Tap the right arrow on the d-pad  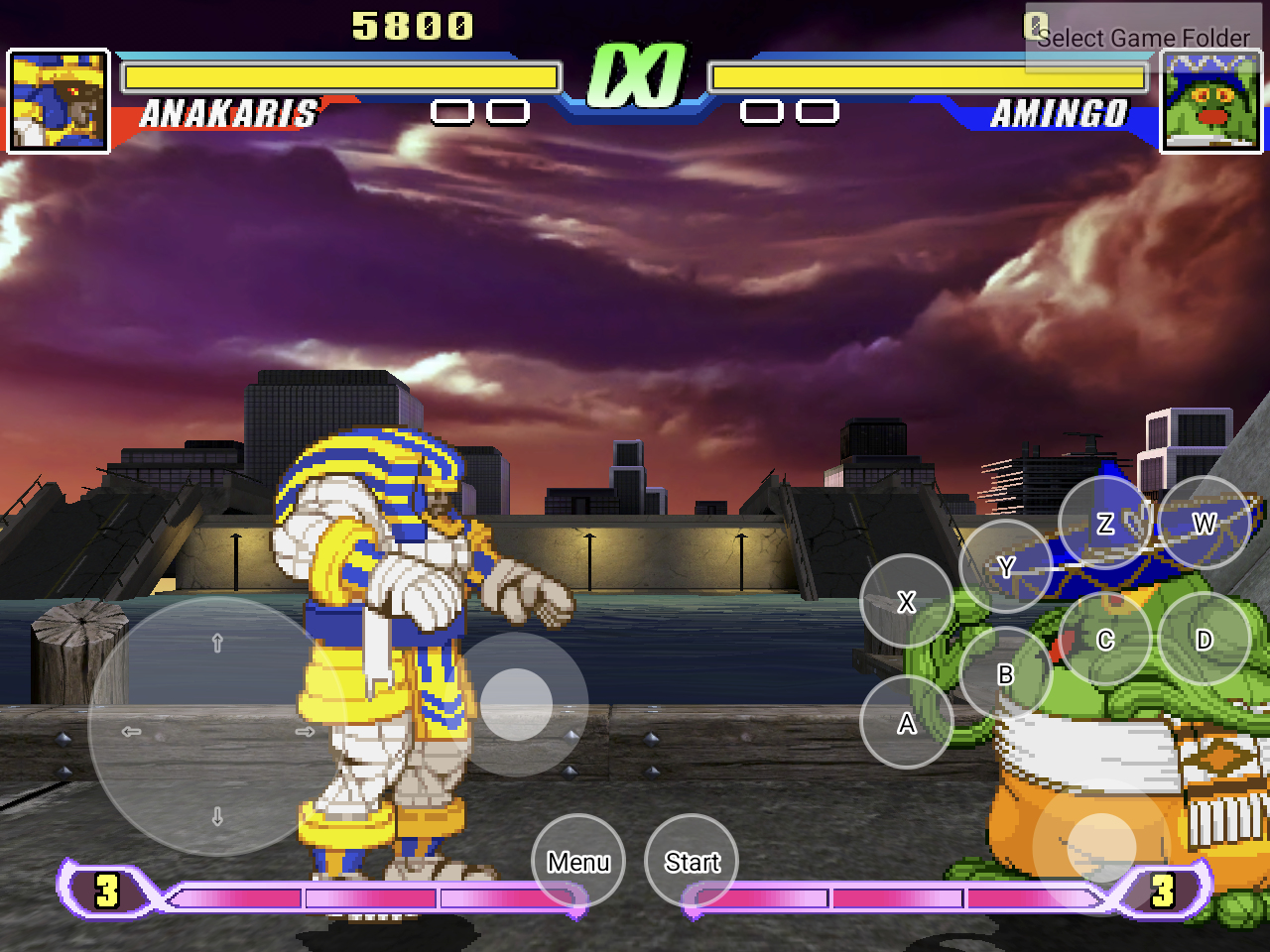[x=305, y=731]
